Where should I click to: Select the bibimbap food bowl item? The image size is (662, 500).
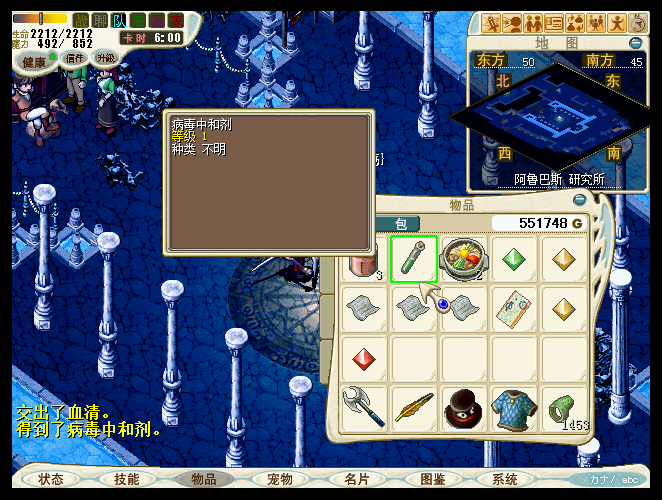[x=464, y=260]
